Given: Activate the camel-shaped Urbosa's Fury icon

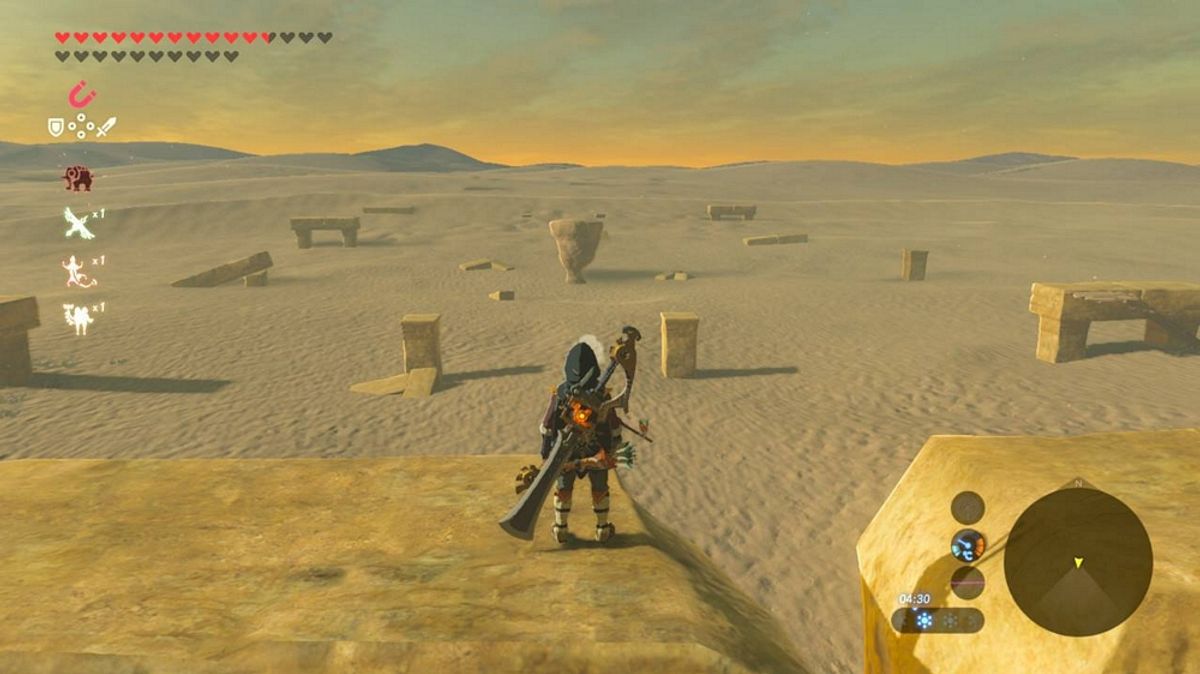Looking at the screenshot, I should [78, 318].
